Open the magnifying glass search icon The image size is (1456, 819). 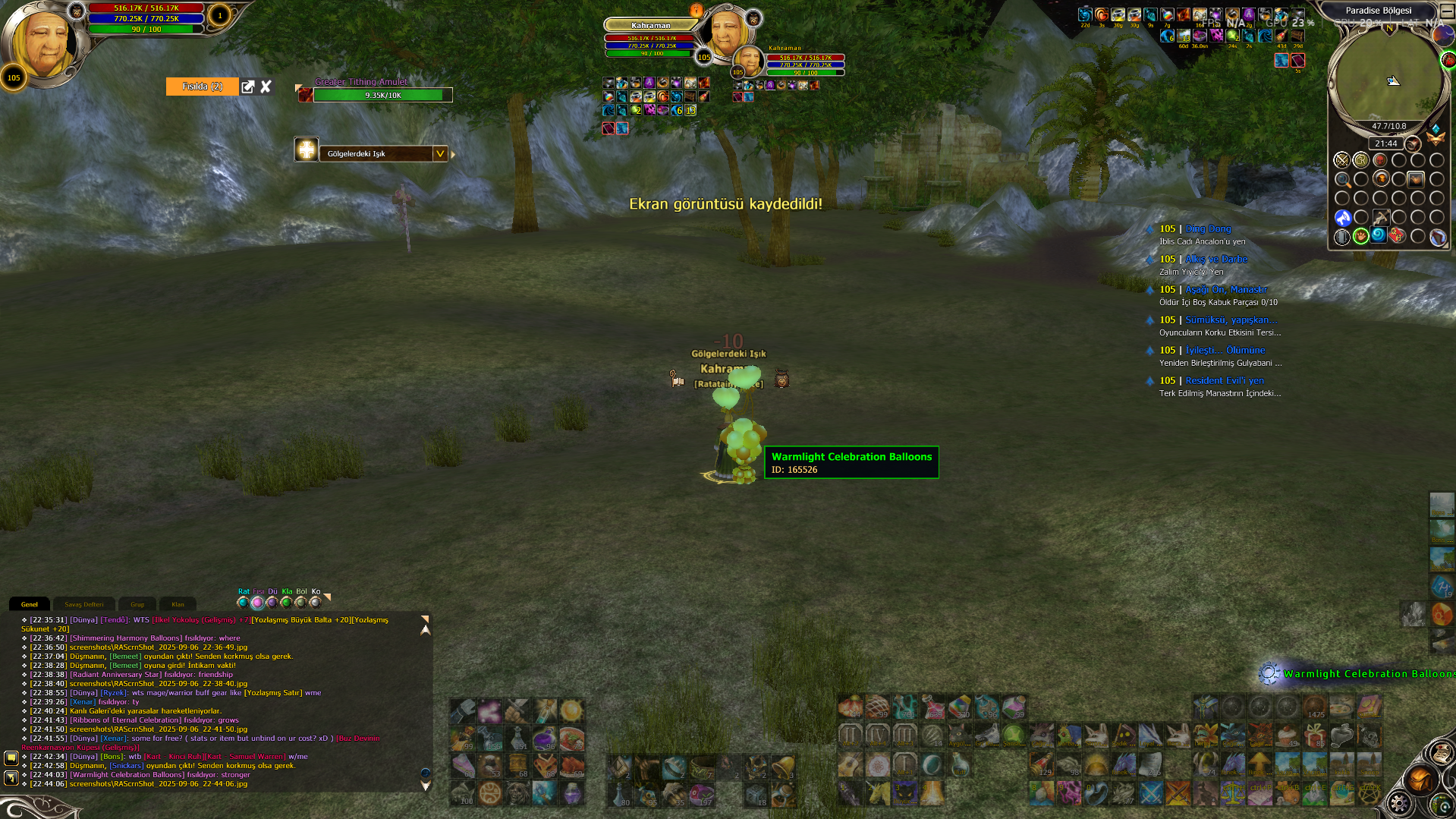[x=1342, y=180]
